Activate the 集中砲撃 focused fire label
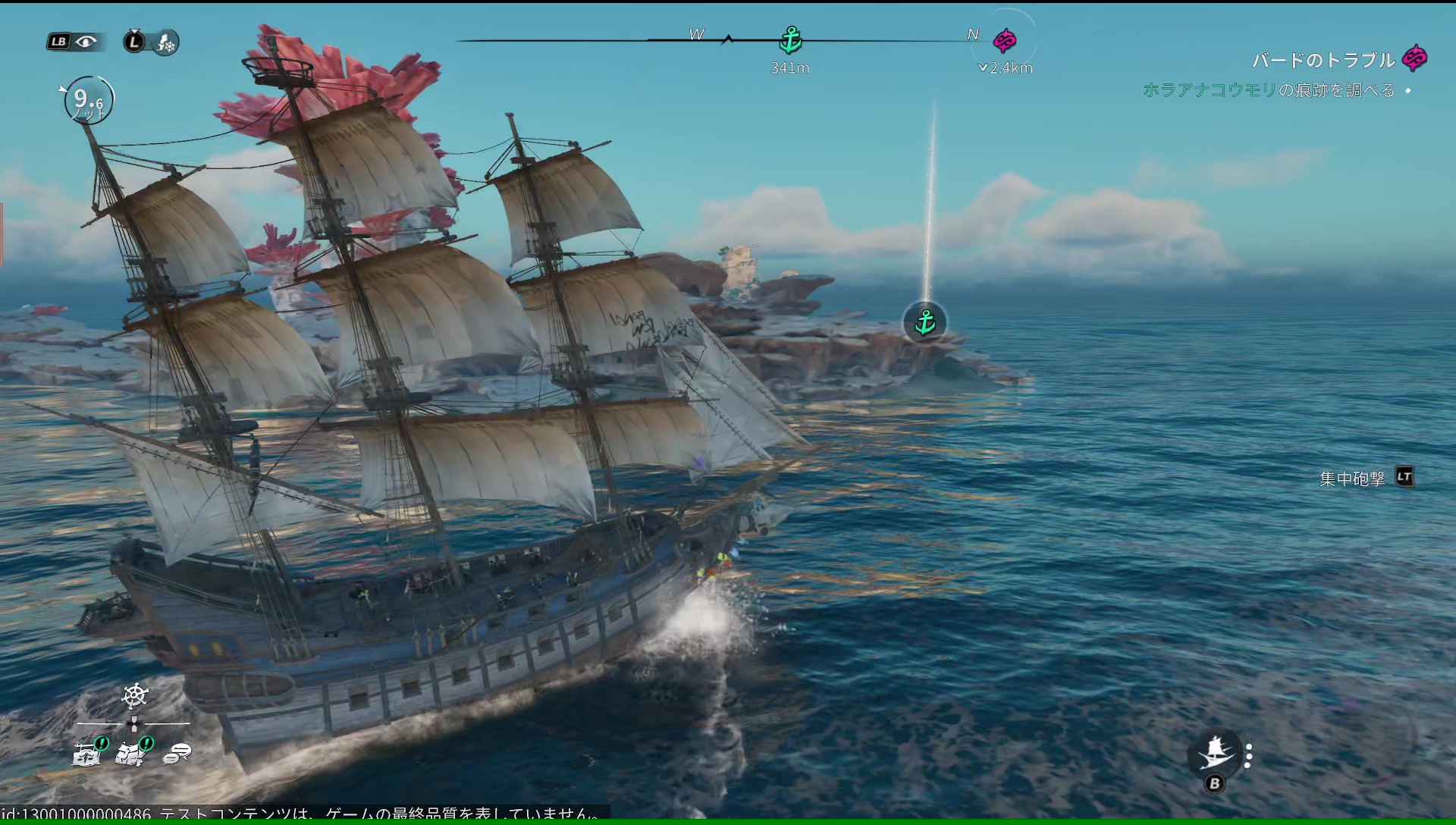The image size is (1456, 825). [1352, 478]
